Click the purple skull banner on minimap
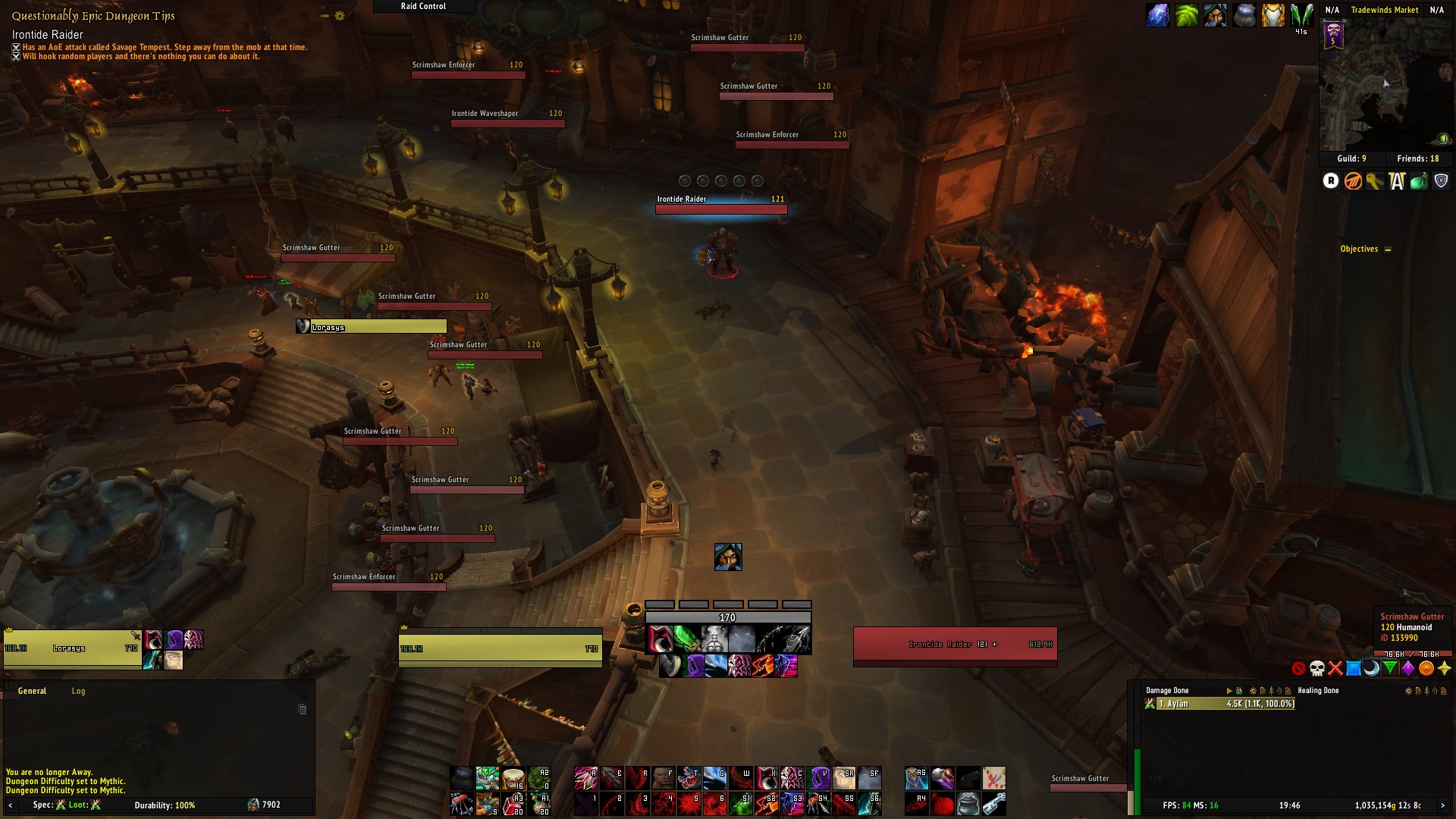1456x819 pixels. pyautogui.click(x=1334, y=35)
